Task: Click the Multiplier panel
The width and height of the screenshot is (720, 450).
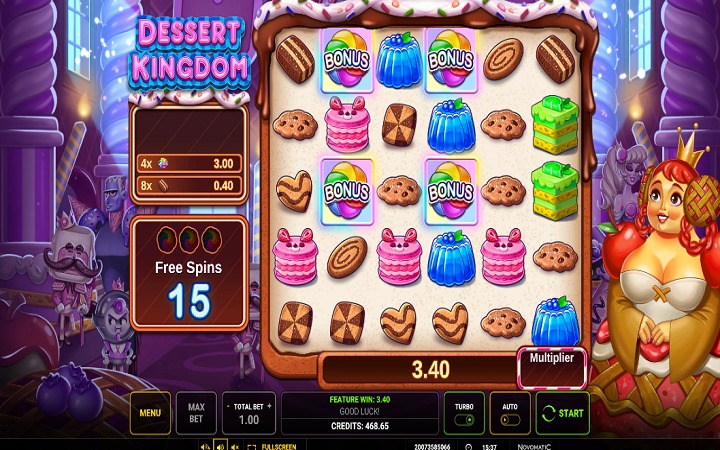Action: coord(551,368)
